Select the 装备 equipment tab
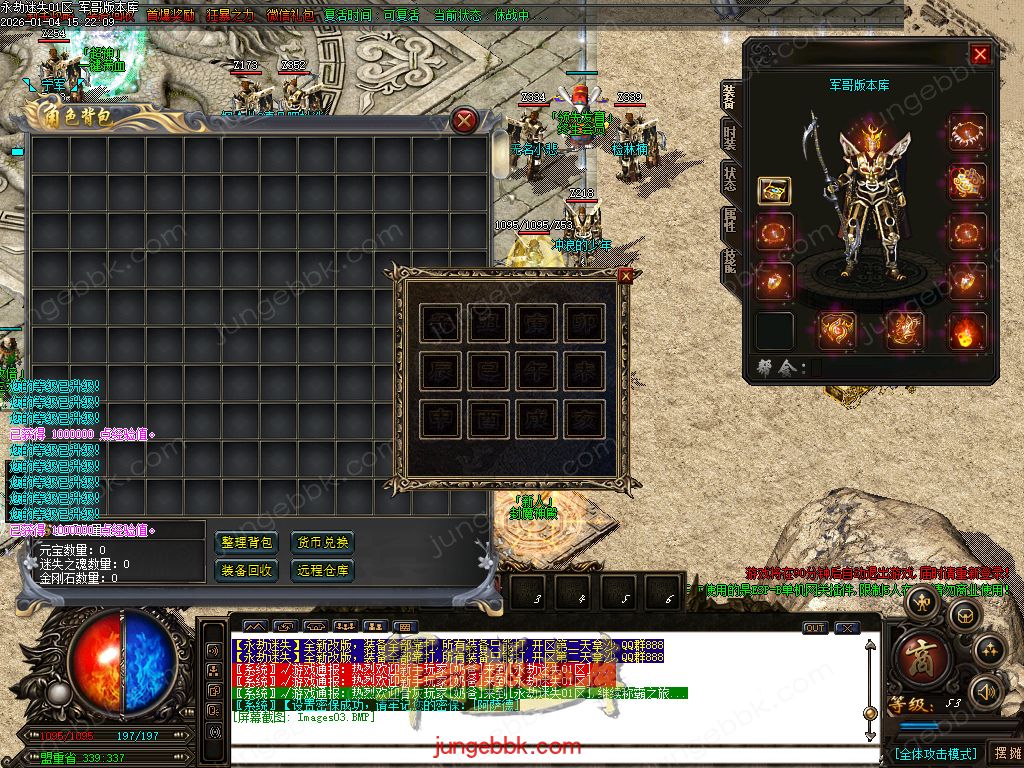Screen dimensions: 1024x768 tap(730, 95)
